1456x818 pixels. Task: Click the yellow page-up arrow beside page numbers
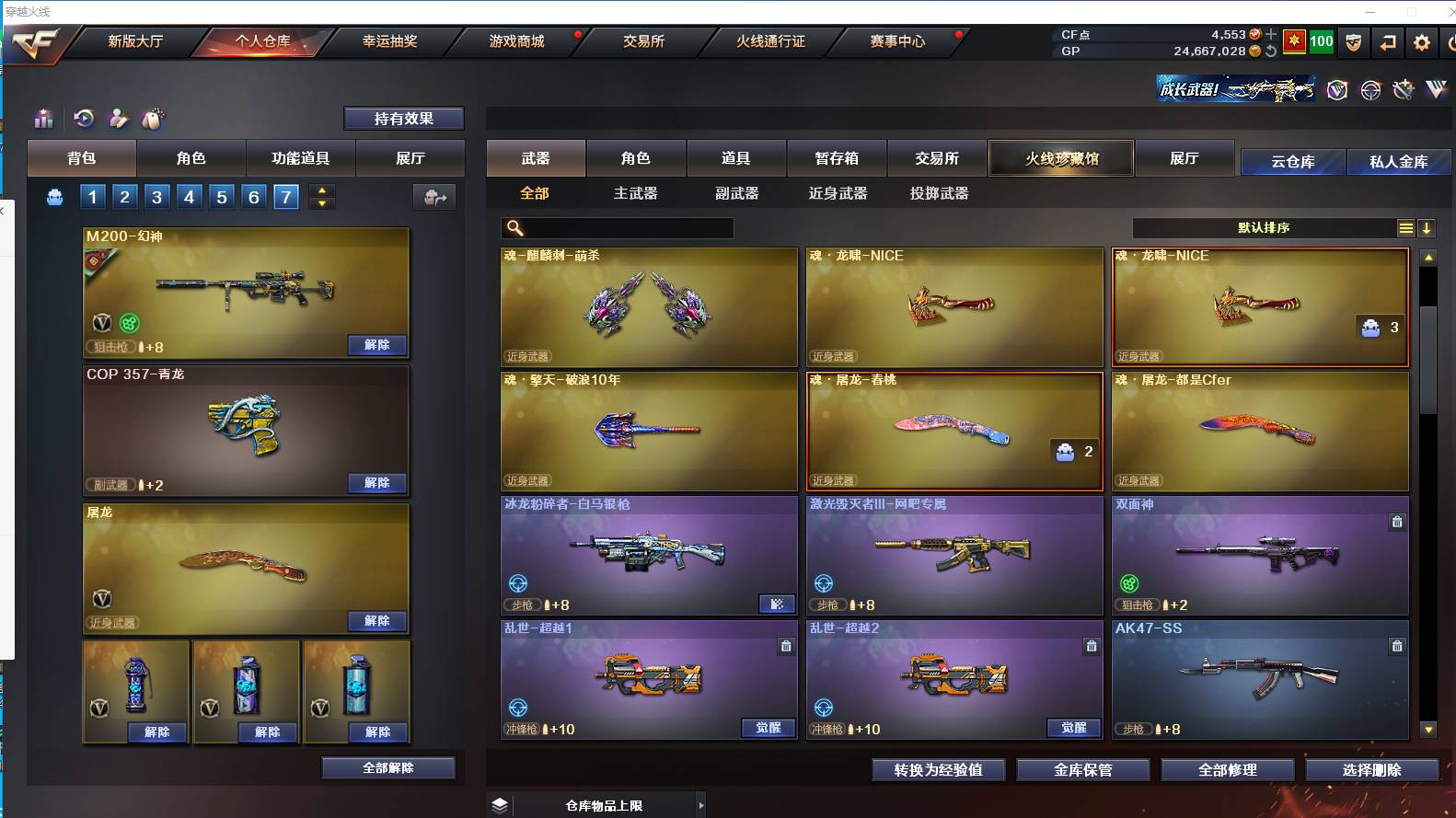321,190
